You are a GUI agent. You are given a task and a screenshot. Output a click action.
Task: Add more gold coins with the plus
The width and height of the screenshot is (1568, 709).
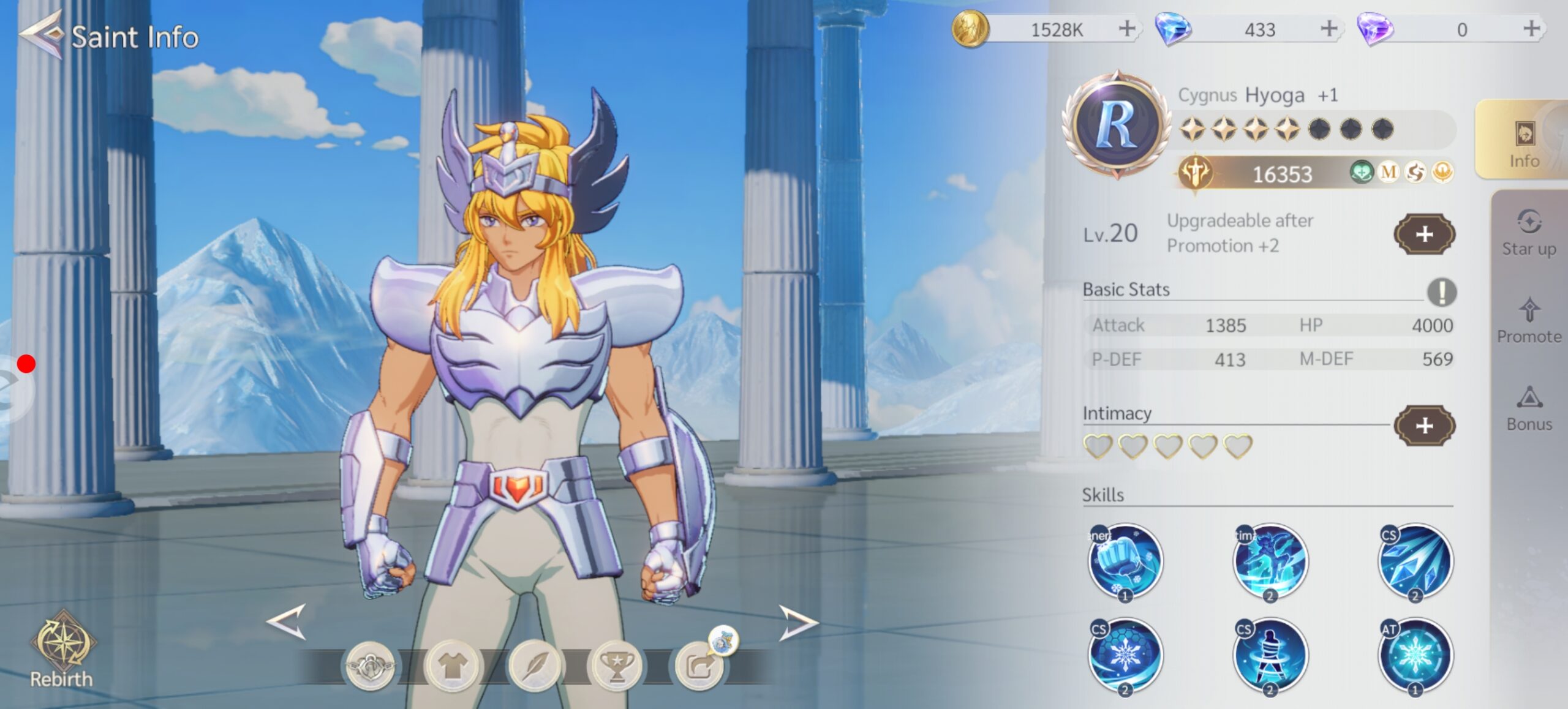tap(1126, 29)
